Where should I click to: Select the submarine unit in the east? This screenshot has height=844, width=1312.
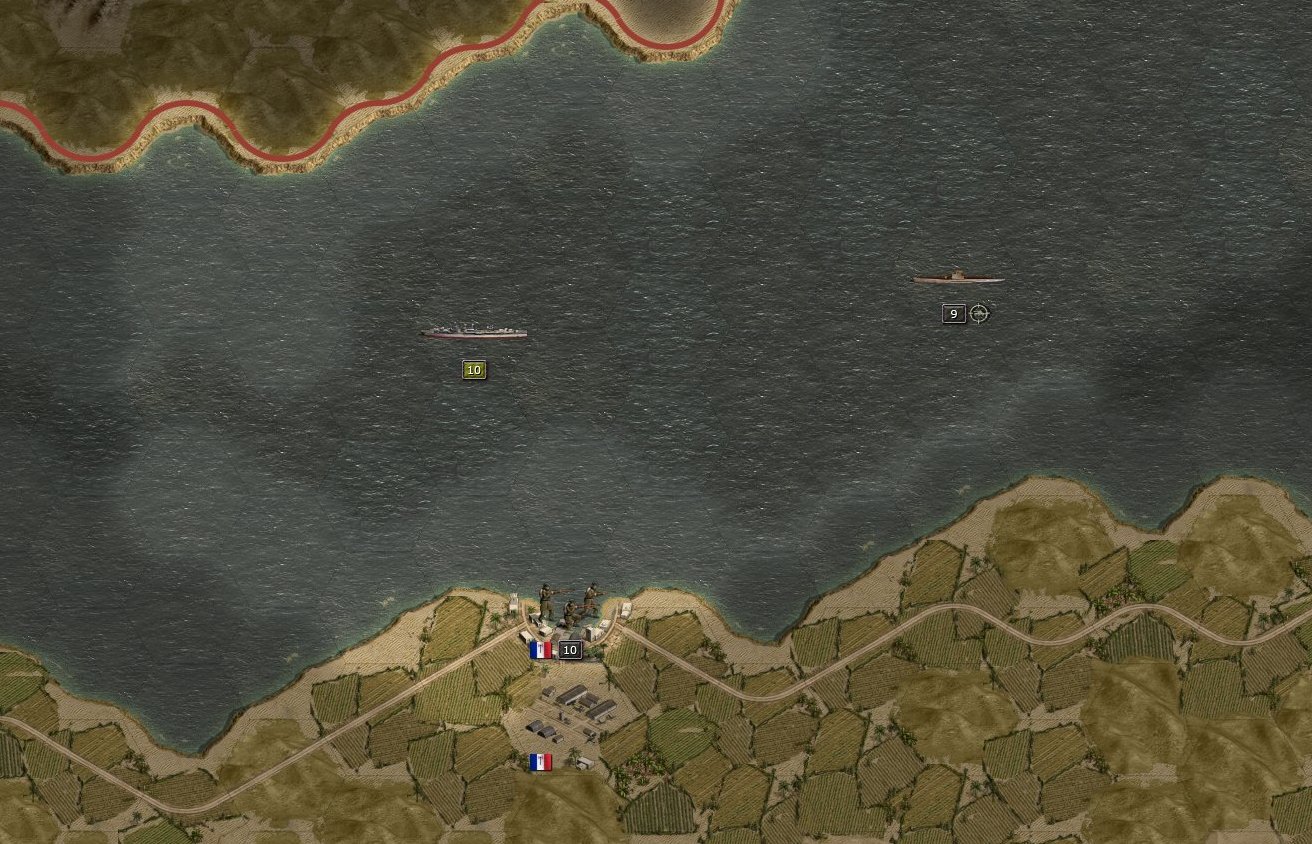pos(955,278)
